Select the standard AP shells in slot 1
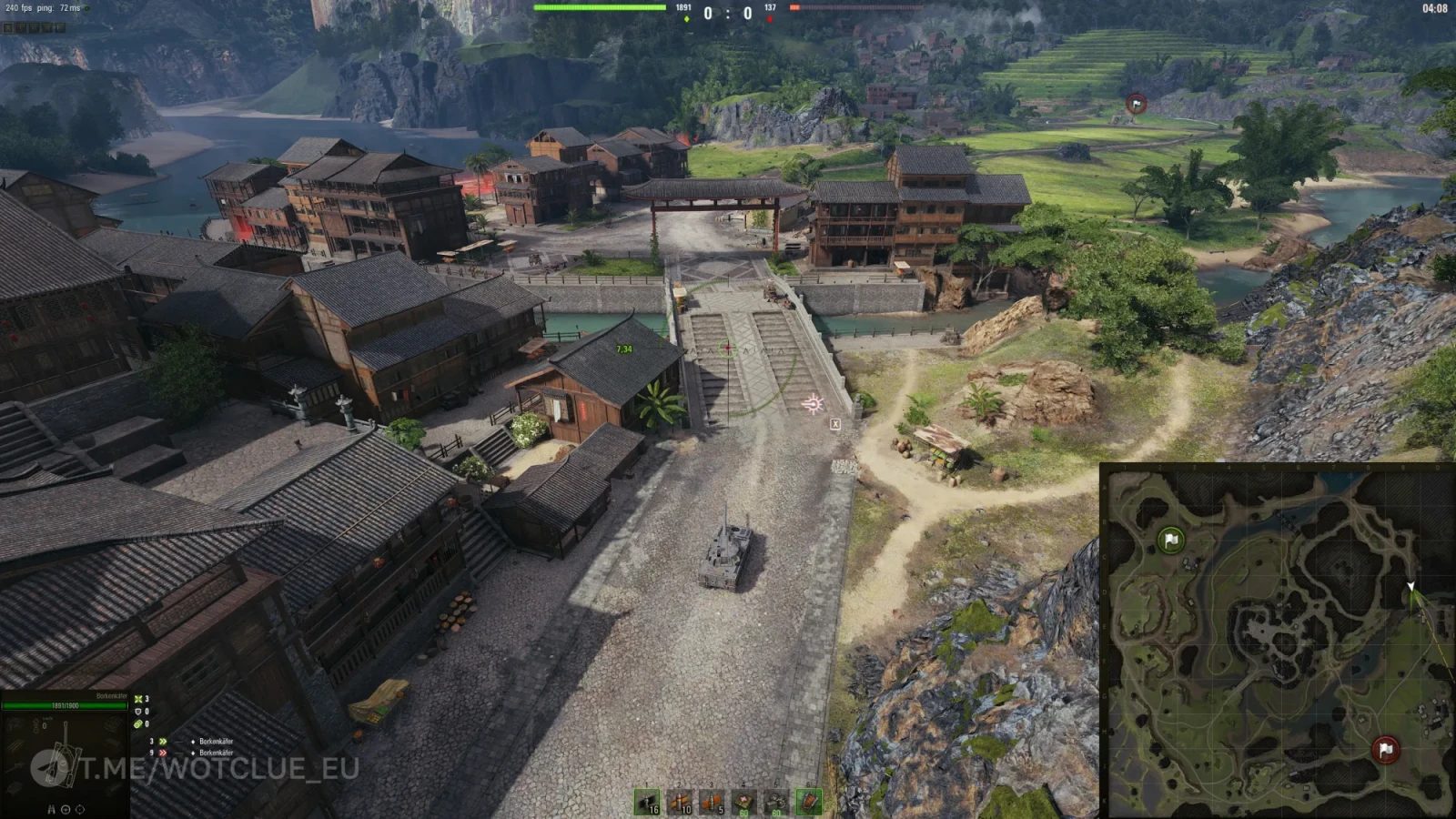 click(x=646, y=801)
